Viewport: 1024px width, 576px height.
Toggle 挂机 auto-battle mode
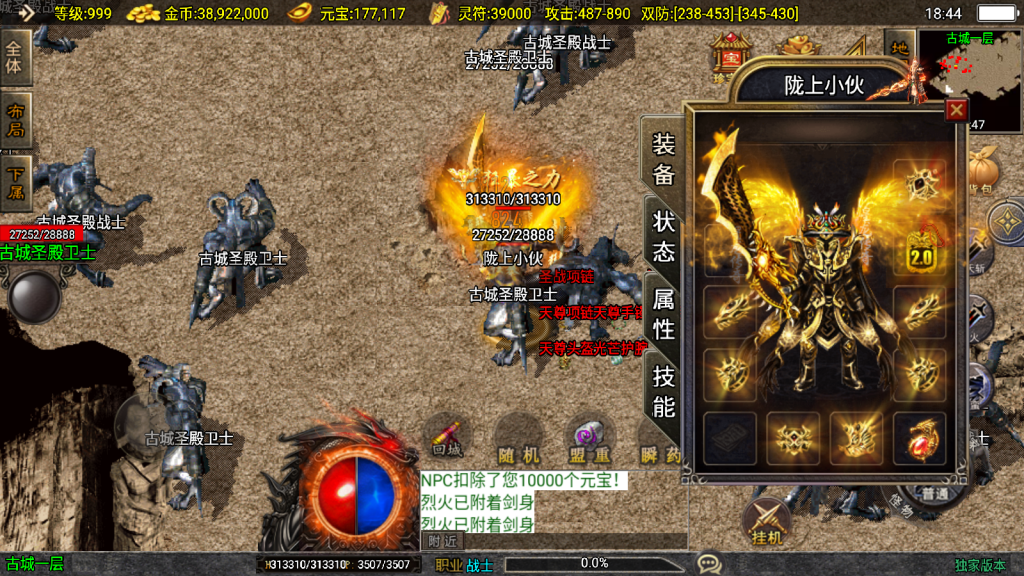765,520
